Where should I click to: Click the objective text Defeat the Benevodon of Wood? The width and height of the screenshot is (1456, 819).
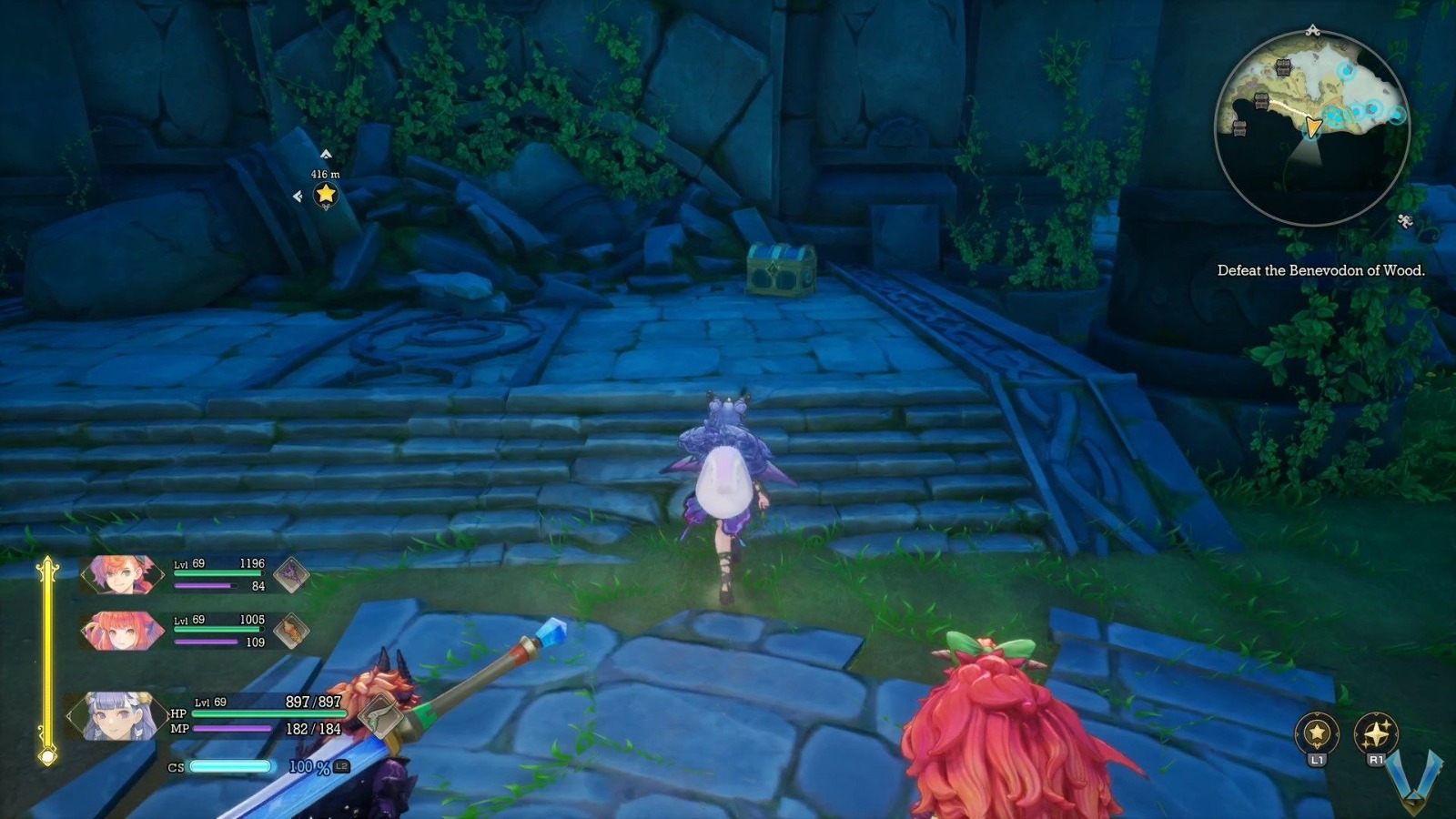(x=1321, y=270)
